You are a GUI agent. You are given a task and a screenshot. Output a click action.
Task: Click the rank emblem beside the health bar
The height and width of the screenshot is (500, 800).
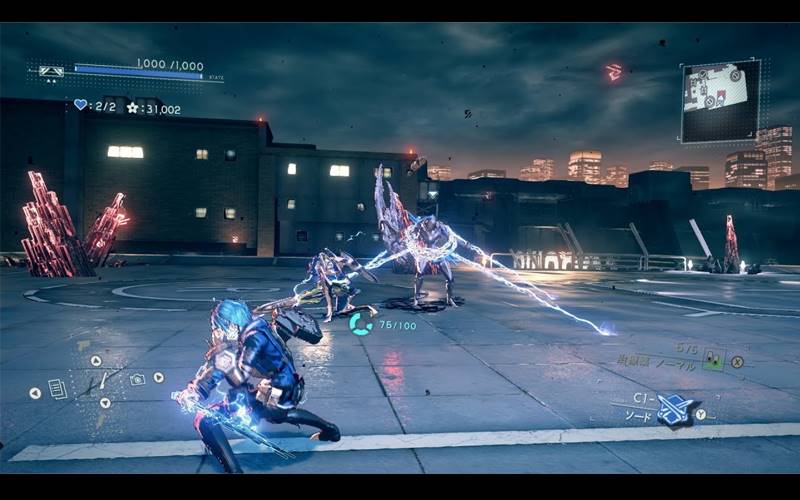[51, 71]
